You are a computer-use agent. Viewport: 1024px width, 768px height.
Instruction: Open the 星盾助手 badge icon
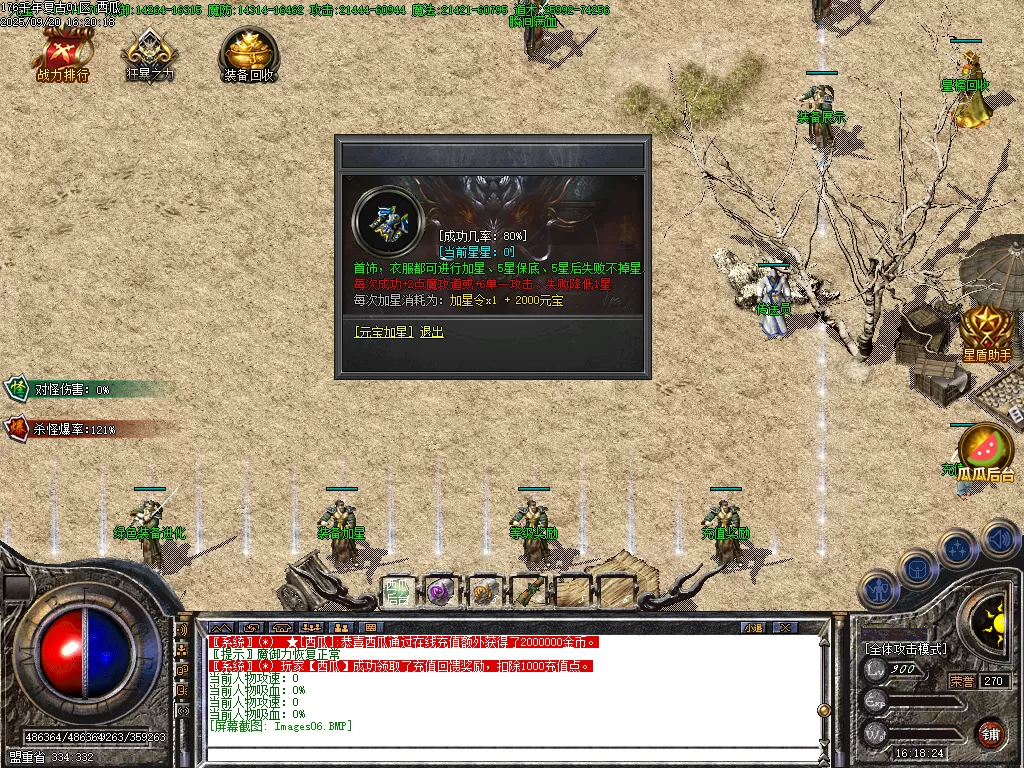(x=986, y=332)
